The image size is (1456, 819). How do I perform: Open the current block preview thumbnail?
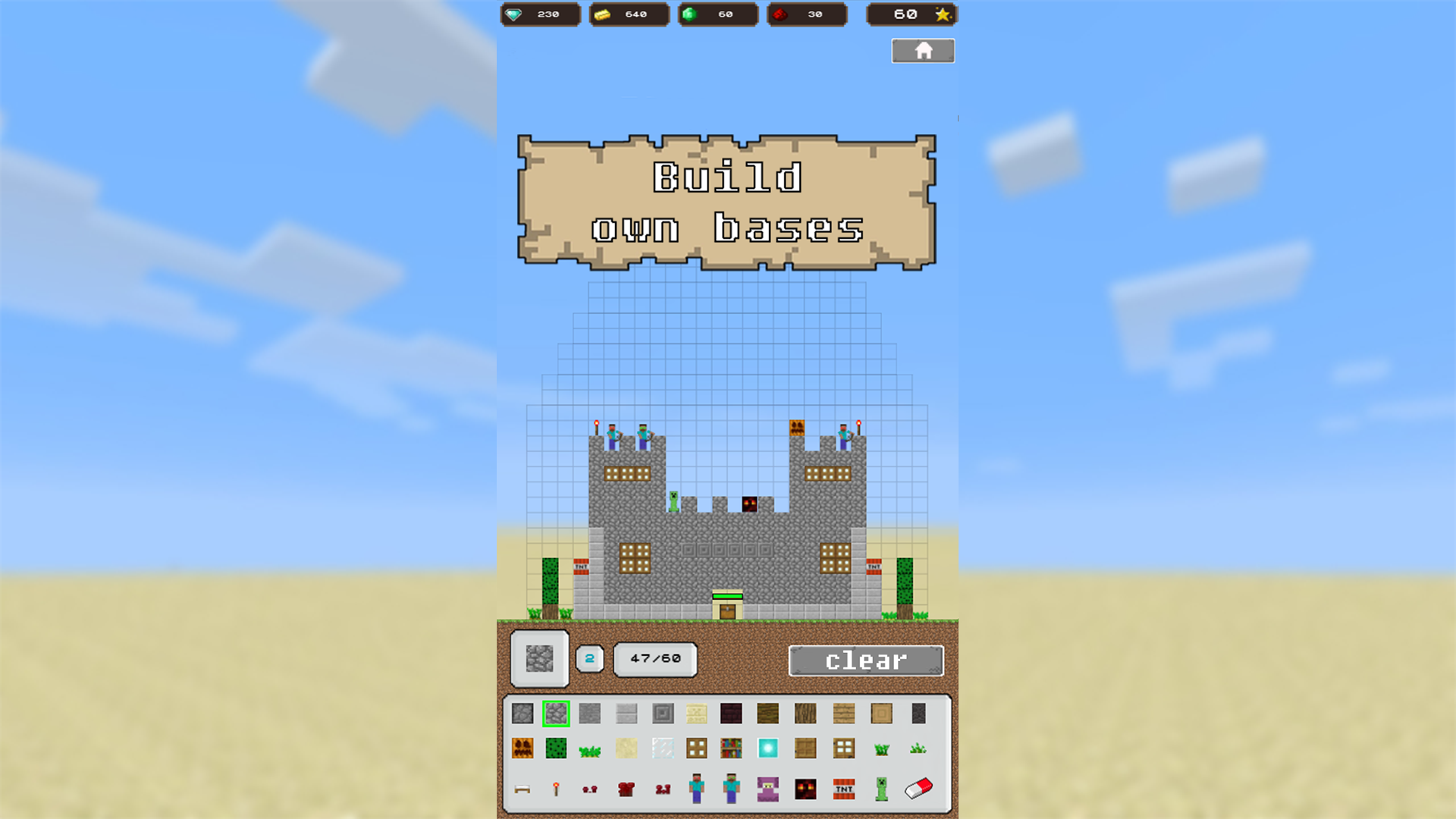(x=538, y=659)
